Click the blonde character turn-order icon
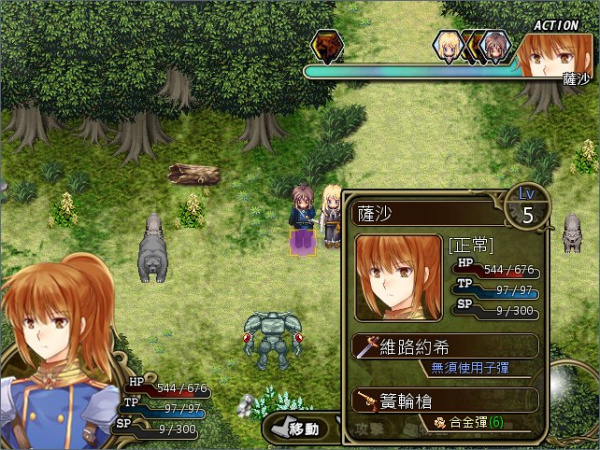The height and width of the screenshot is (450, 600). [x=447, y=45]
